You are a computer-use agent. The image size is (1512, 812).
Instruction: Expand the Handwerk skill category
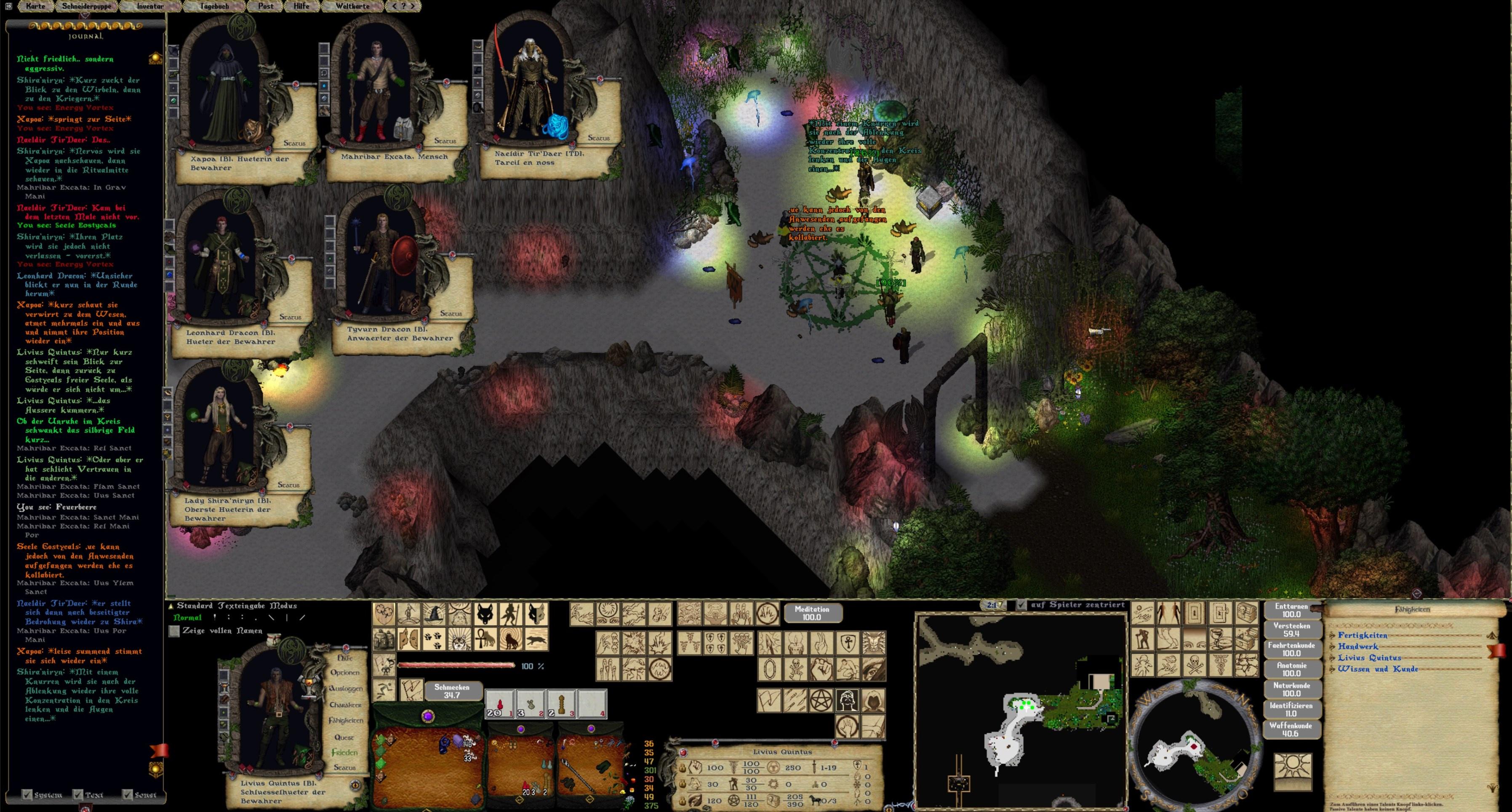[1357, 646]
